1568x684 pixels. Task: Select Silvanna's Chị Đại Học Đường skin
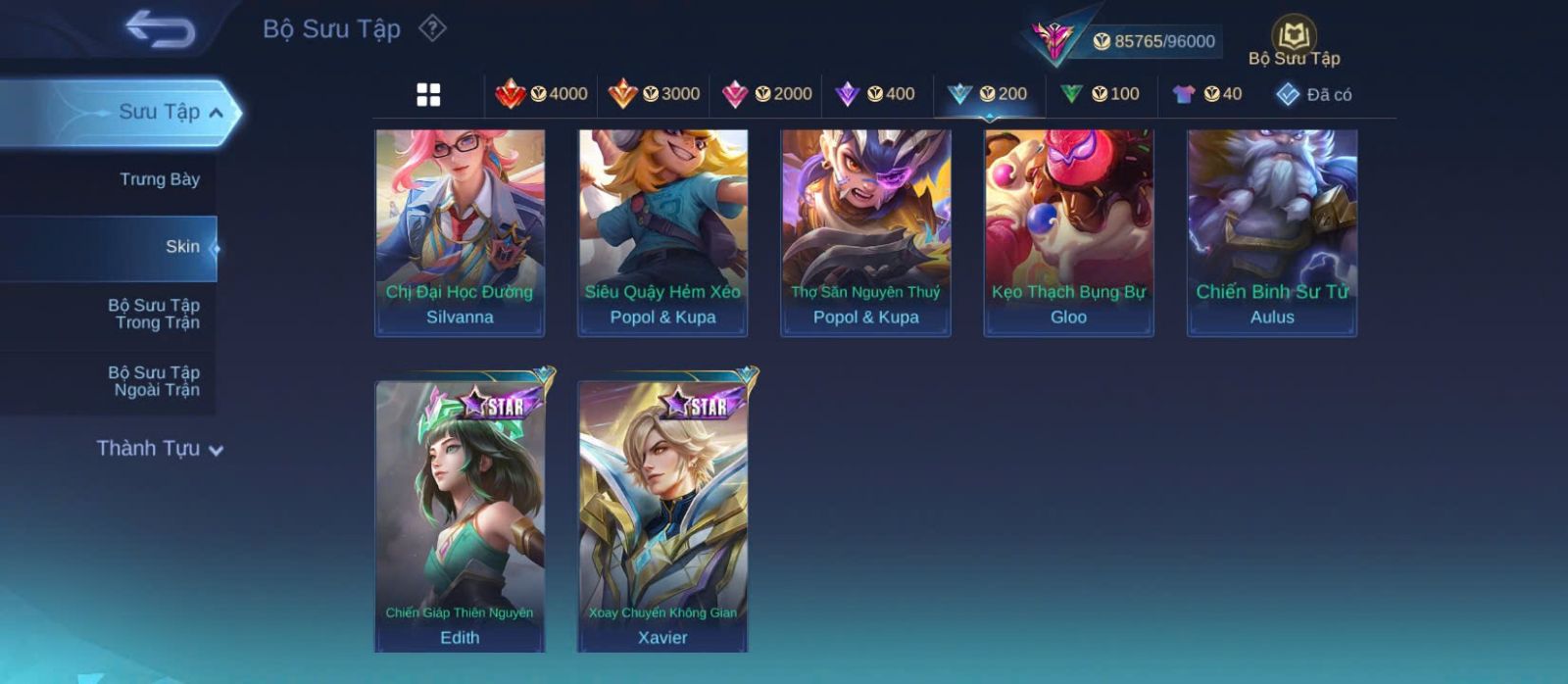[460, 232]
